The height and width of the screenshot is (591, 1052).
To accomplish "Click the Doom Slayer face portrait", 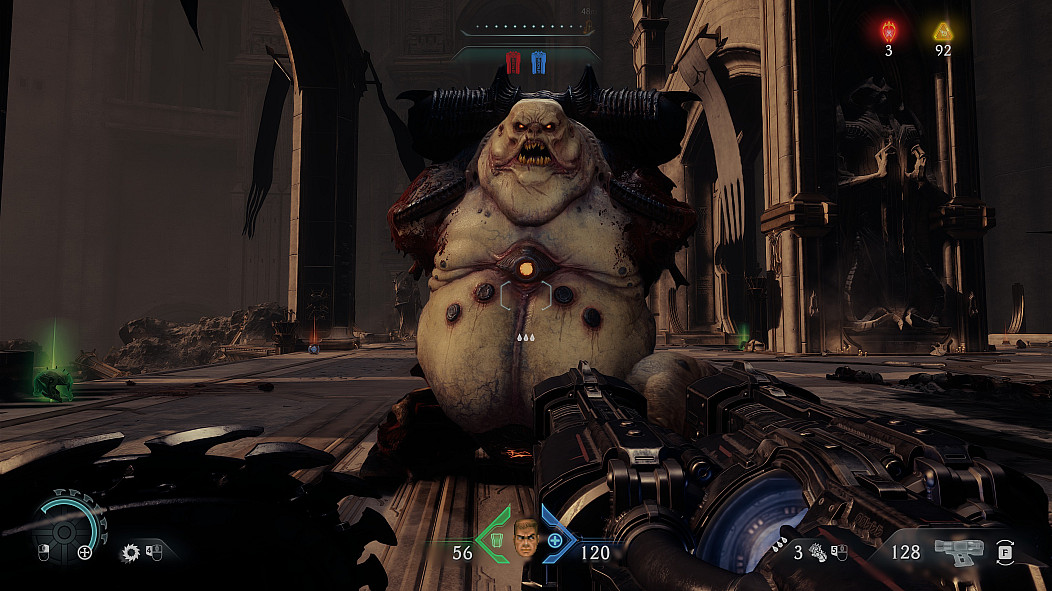I will point(525,540).
